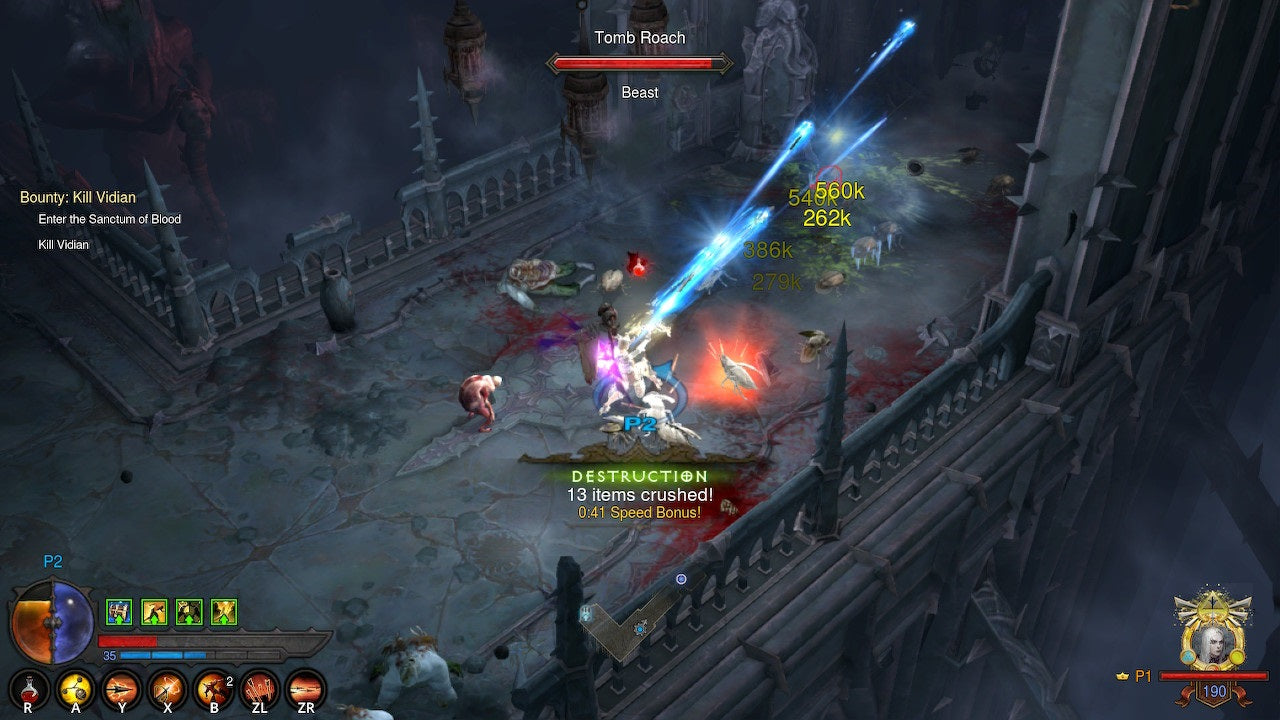Click the Kill Vidian objective text

pos(61,244)
